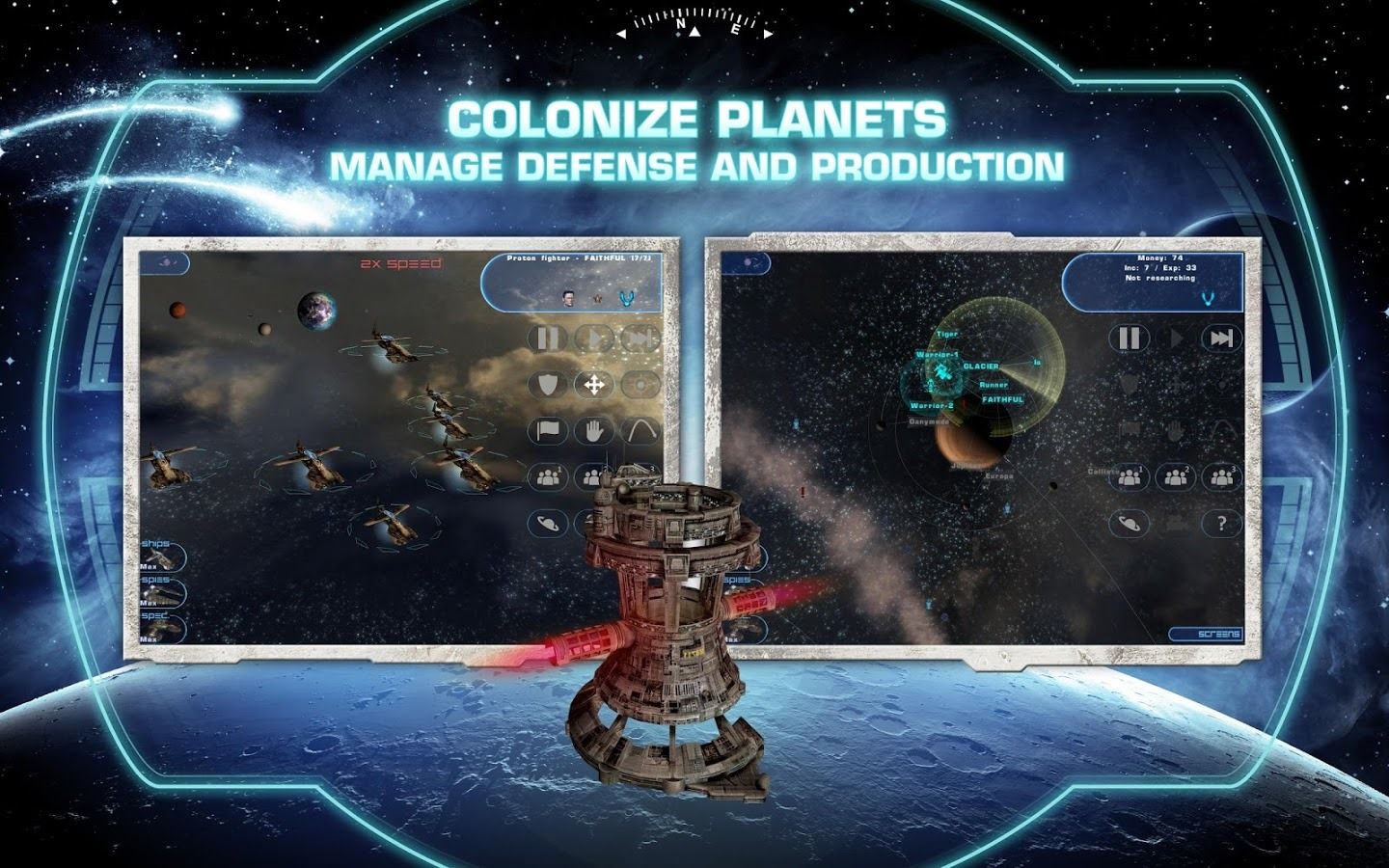
Task: Open the Saturn planet view icon
Action: click(547, 524)
